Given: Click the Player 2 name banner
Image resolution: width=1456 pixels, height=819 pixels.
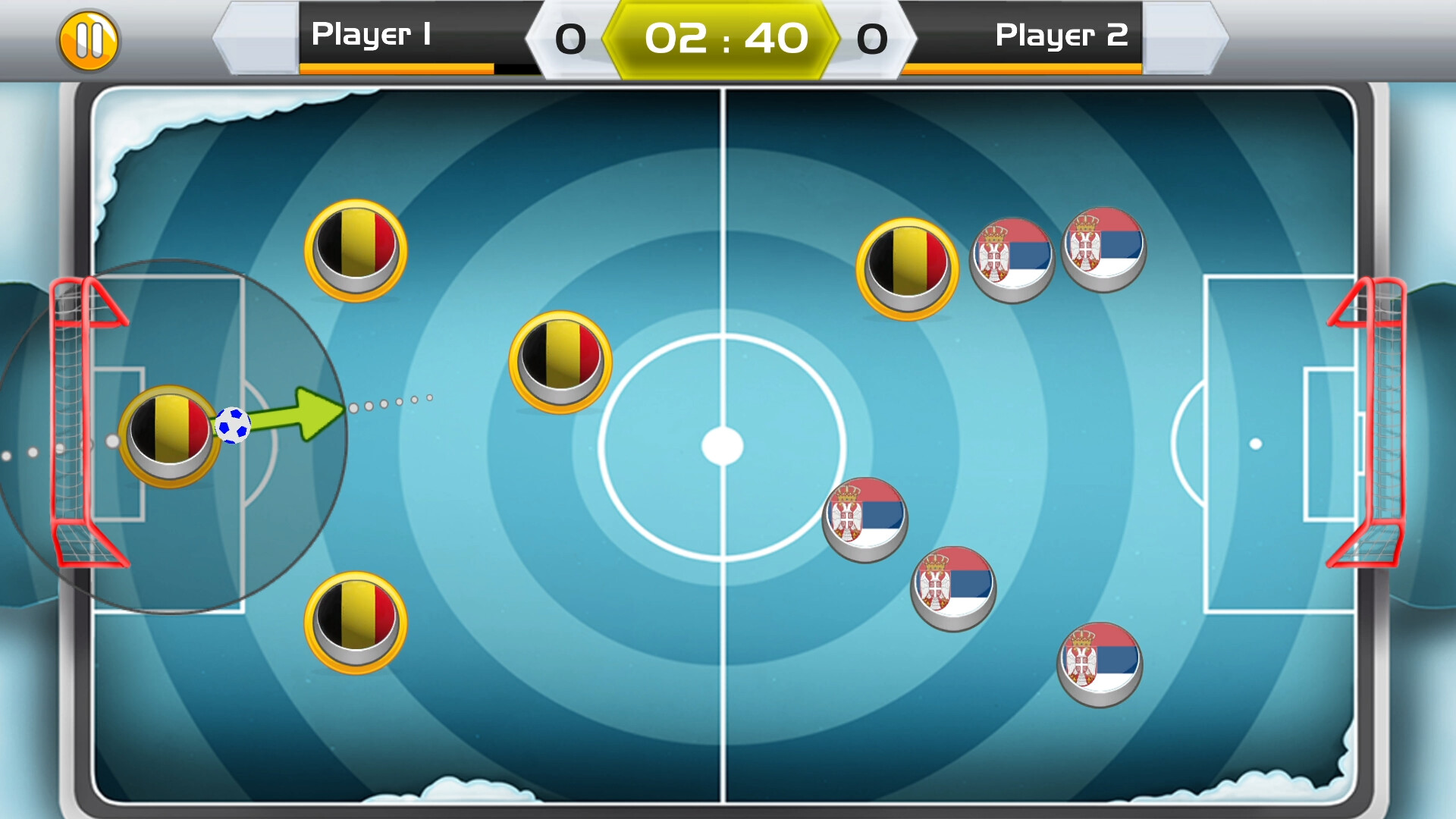Looking at the screenshot, I should (1061, 34).
